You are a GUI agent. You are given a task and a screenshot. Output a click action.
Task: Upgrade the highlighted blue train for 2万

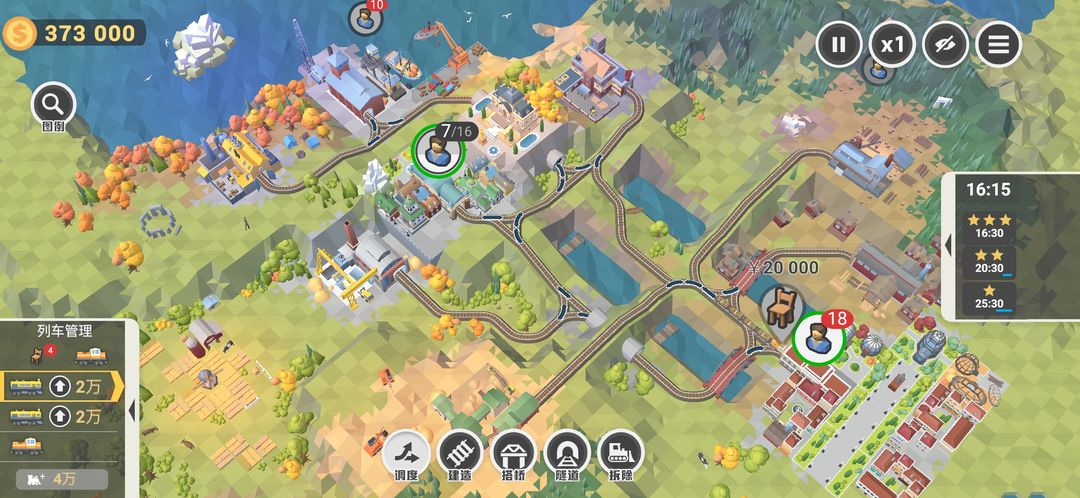(x=76, y=385)
